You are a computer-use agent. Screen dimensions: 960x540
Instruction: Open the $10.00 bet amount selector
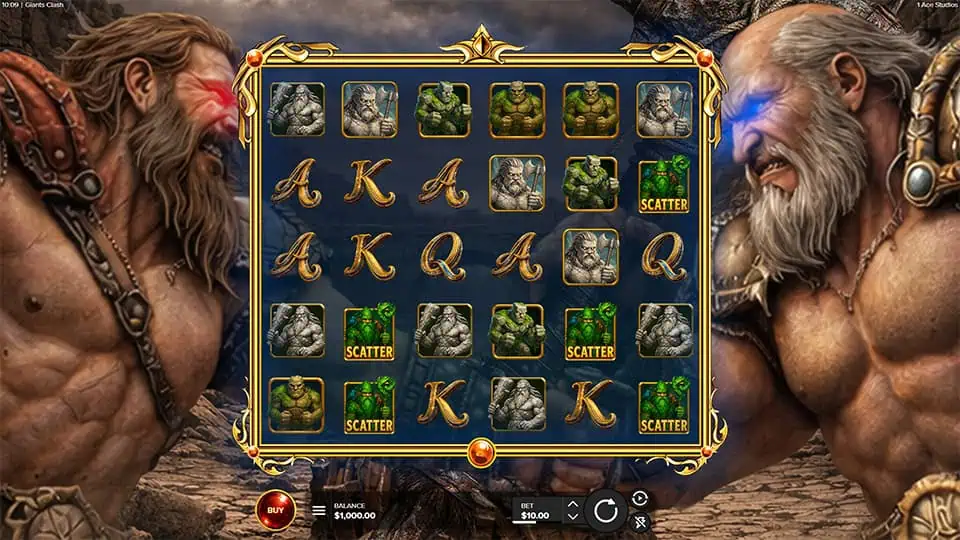tap(538, 510)
